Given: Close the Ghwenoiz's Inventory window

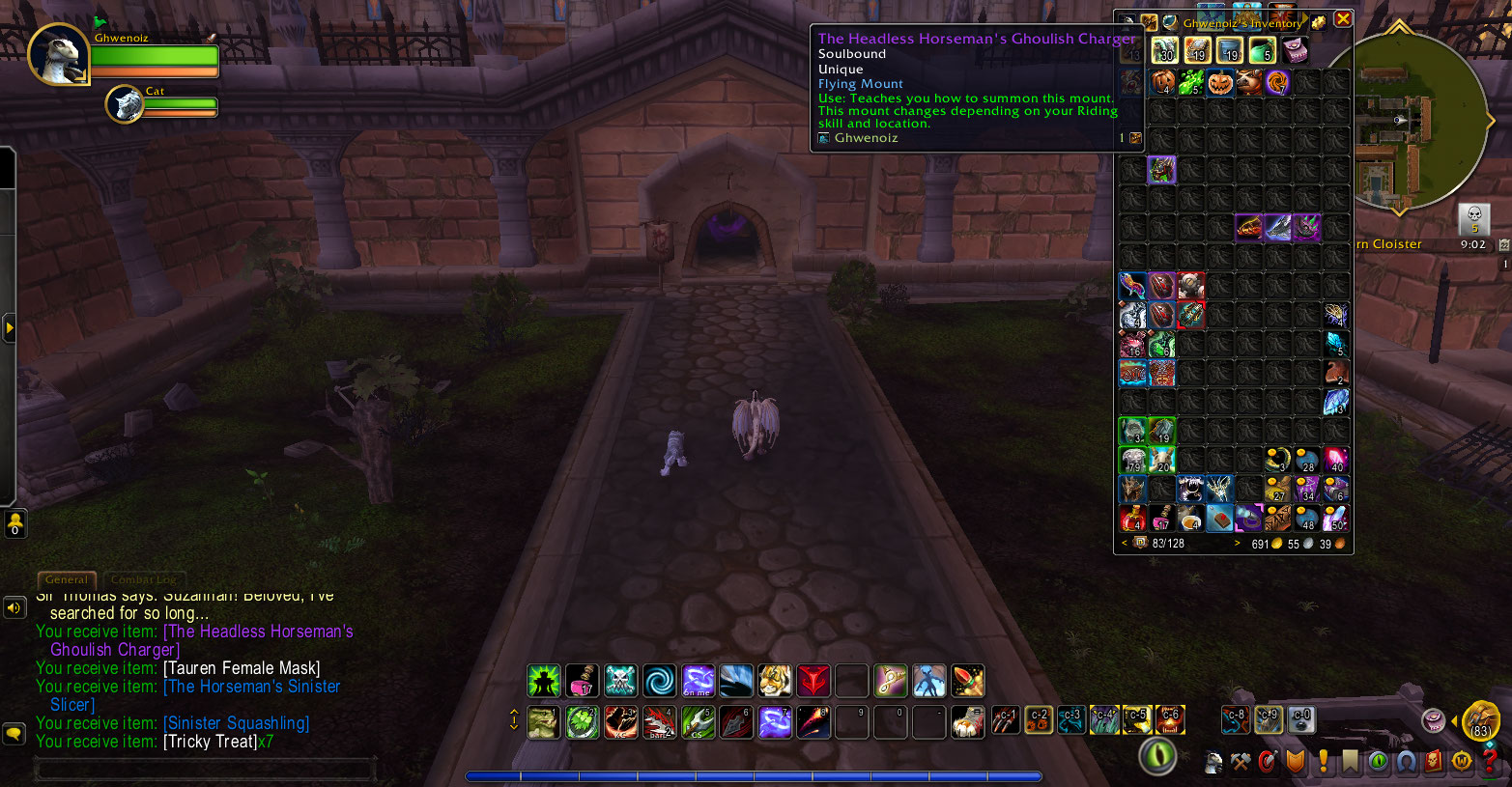Looking at the screenshot, I should (x=1343, y=19).
